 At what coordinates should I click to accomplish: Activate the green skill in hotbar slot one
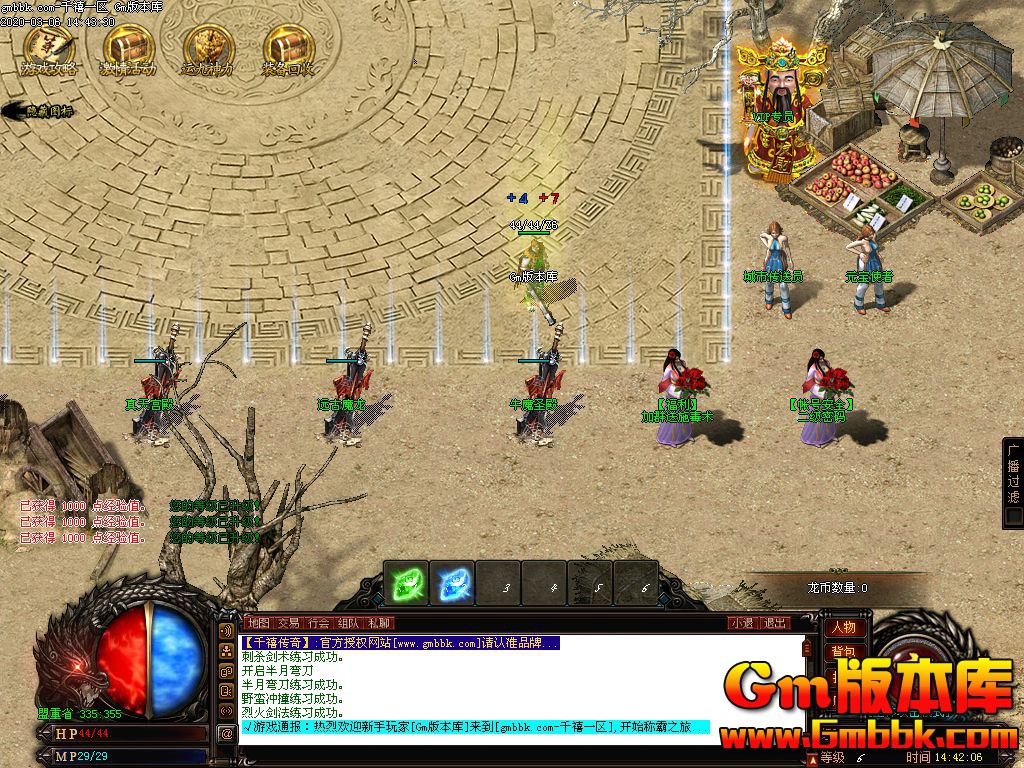pos(407,583)
